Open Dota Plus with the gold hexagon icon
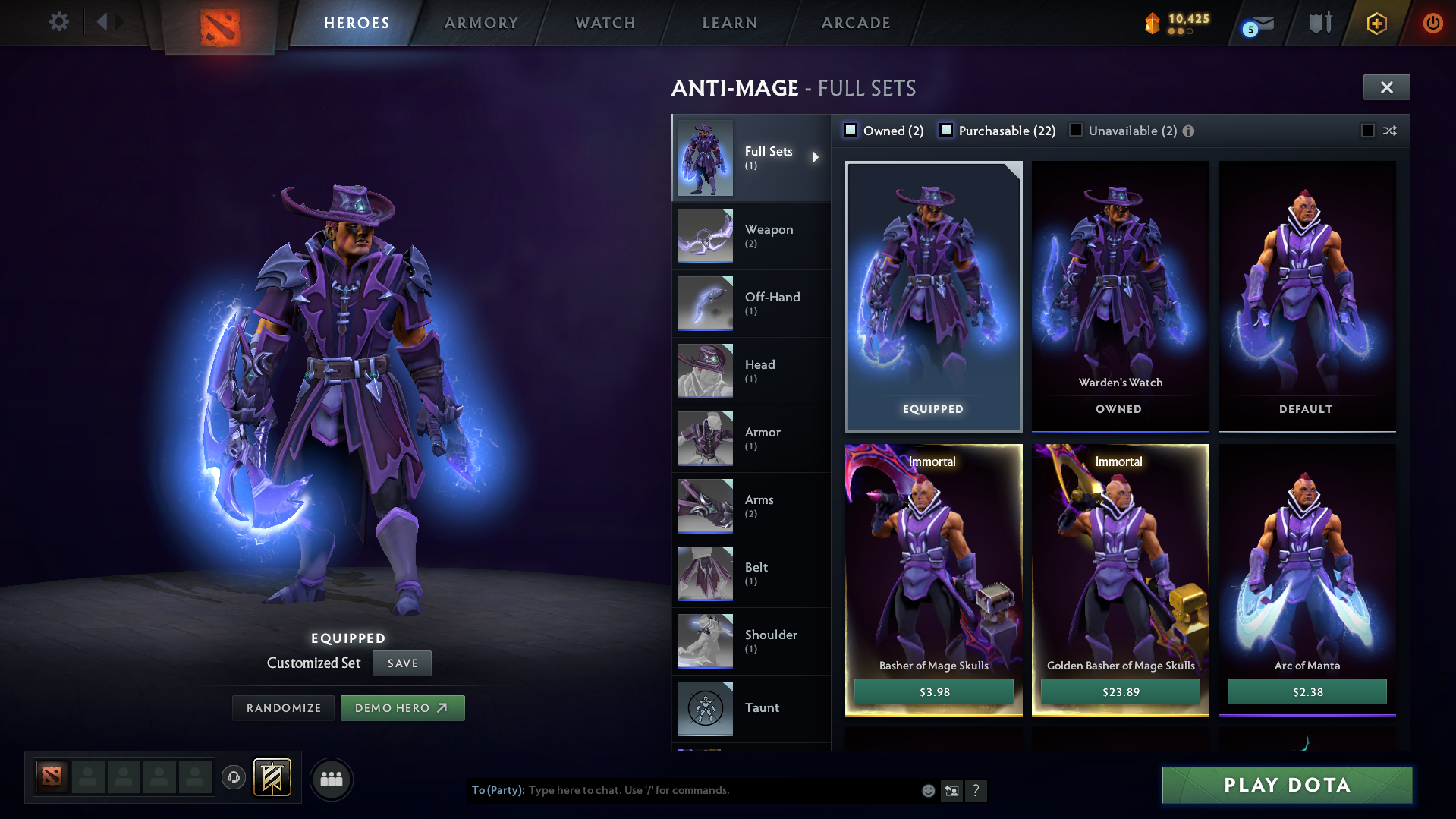Viewport: 1456px width, 819px height. pyautogui.click(x=1376, y=22)
